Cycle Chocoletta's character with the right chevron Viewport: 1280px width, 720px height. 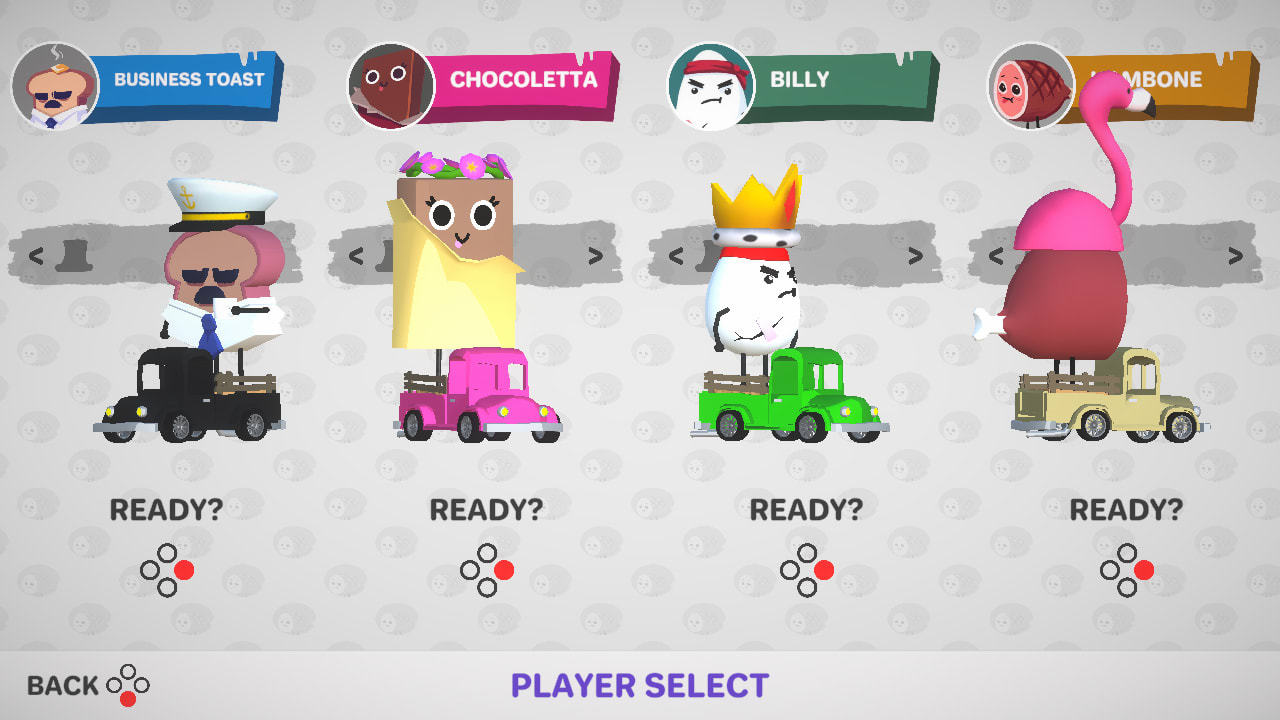594,257
